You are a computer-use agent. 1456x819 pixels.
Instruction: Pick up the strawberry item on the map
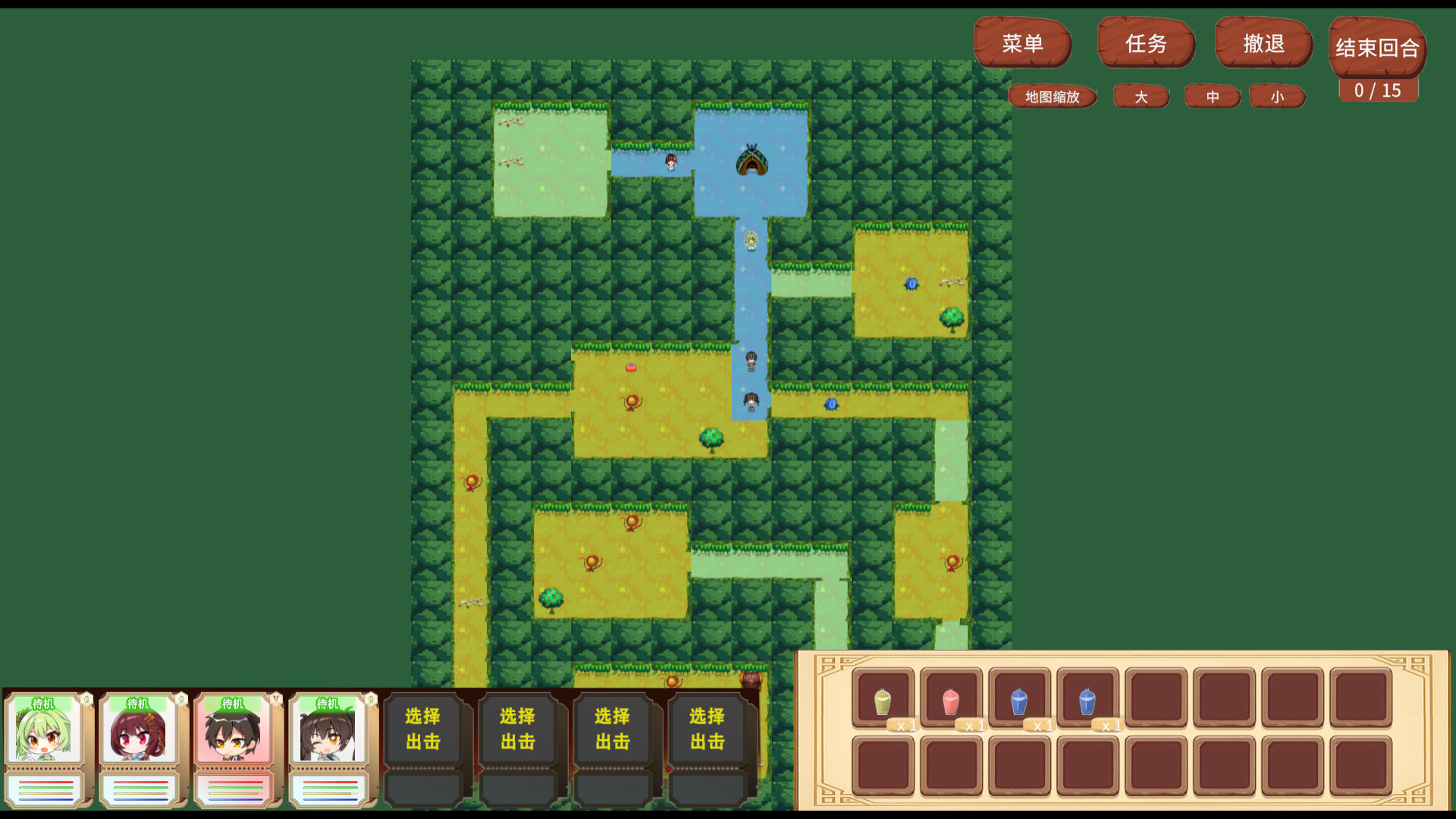pos(632,368)
